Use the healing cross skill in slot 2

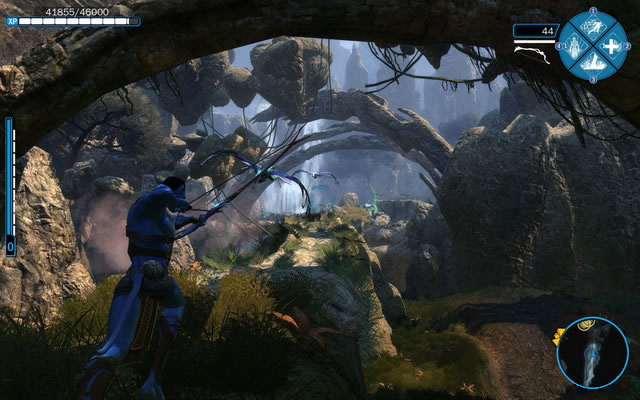[611, 46]
